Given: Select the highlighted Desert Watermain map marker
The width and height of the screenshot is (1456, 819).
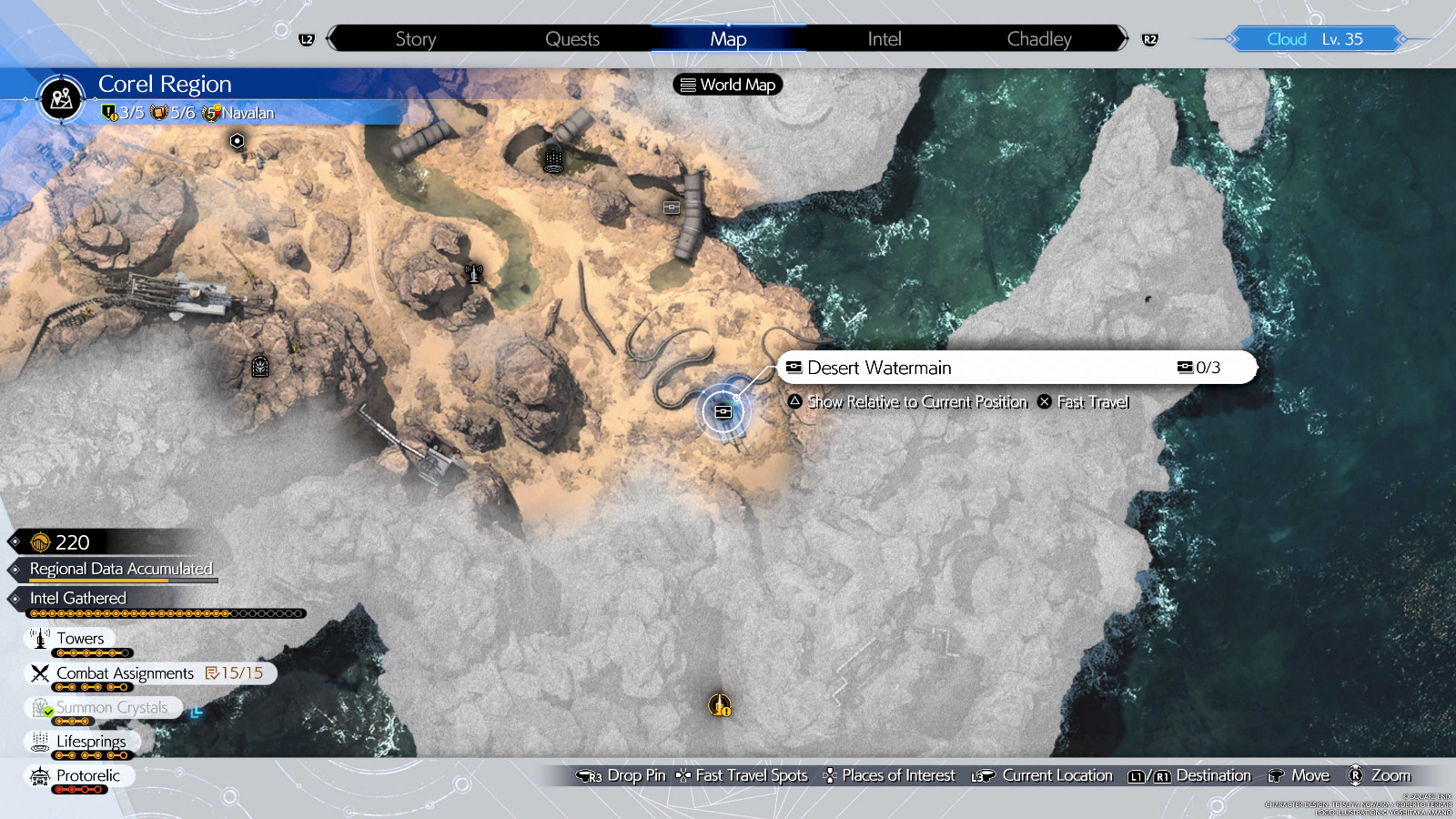Looking at the screenshot, I should point(722,411).
